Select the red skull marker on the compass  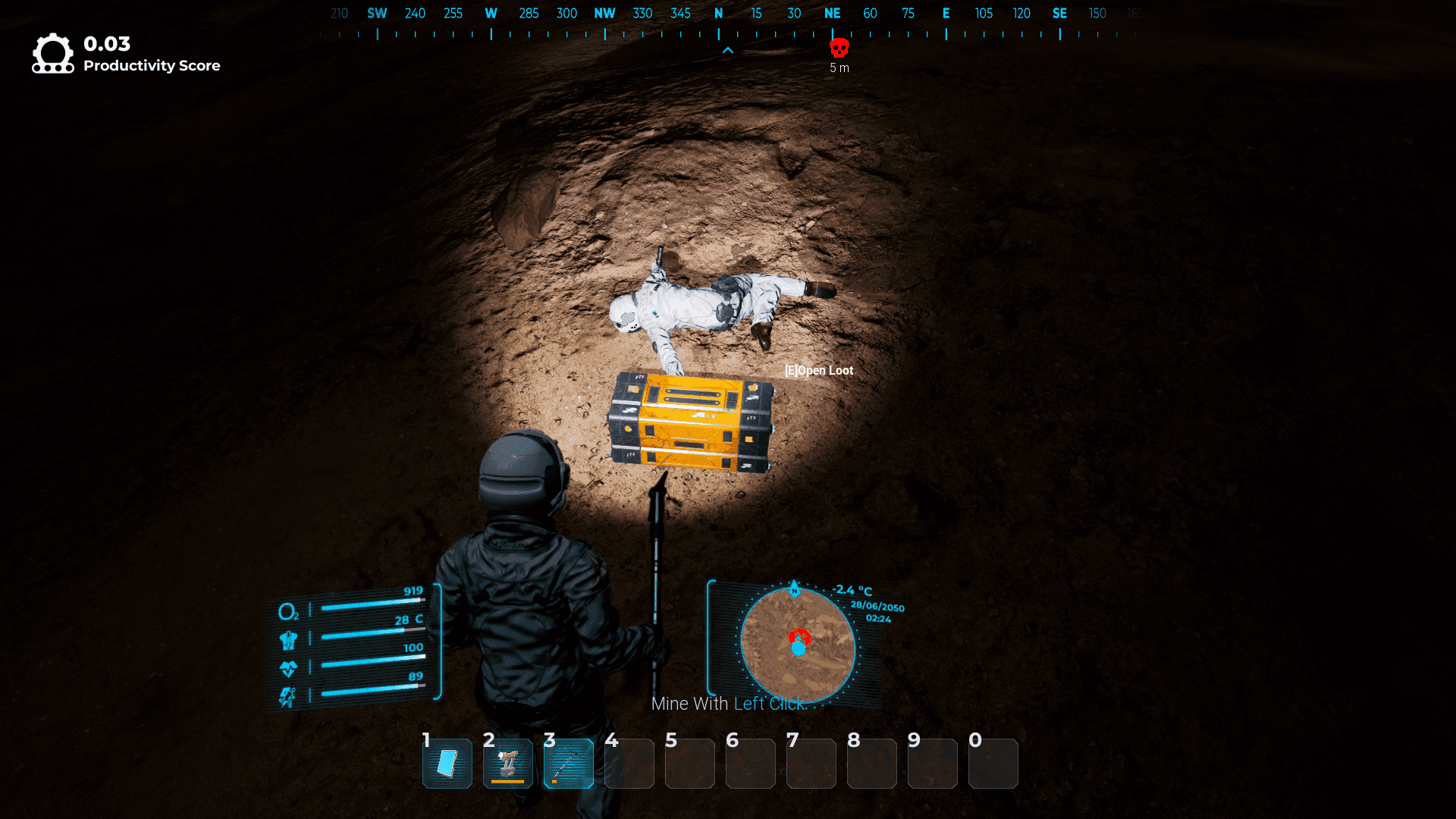tap(839, 48)
